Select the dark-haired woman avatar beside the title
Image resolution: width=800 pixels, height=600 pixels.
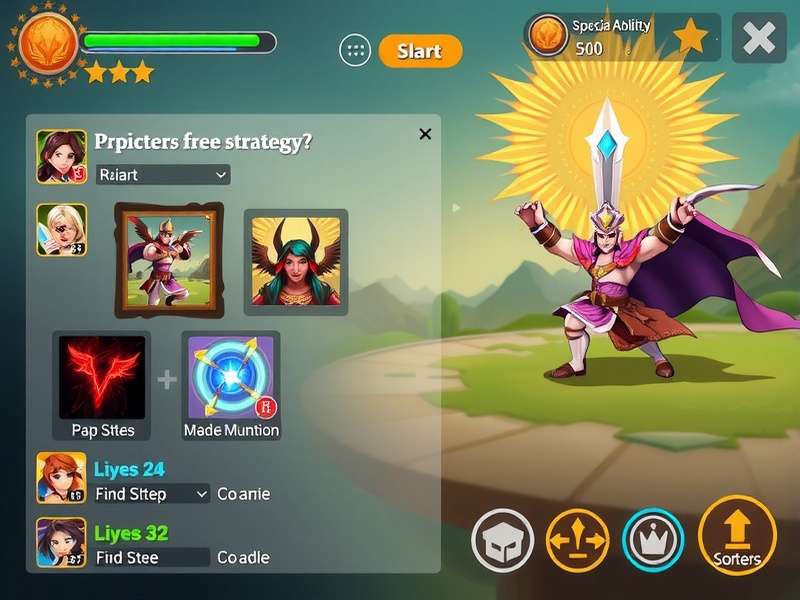(x=61, y=156)
